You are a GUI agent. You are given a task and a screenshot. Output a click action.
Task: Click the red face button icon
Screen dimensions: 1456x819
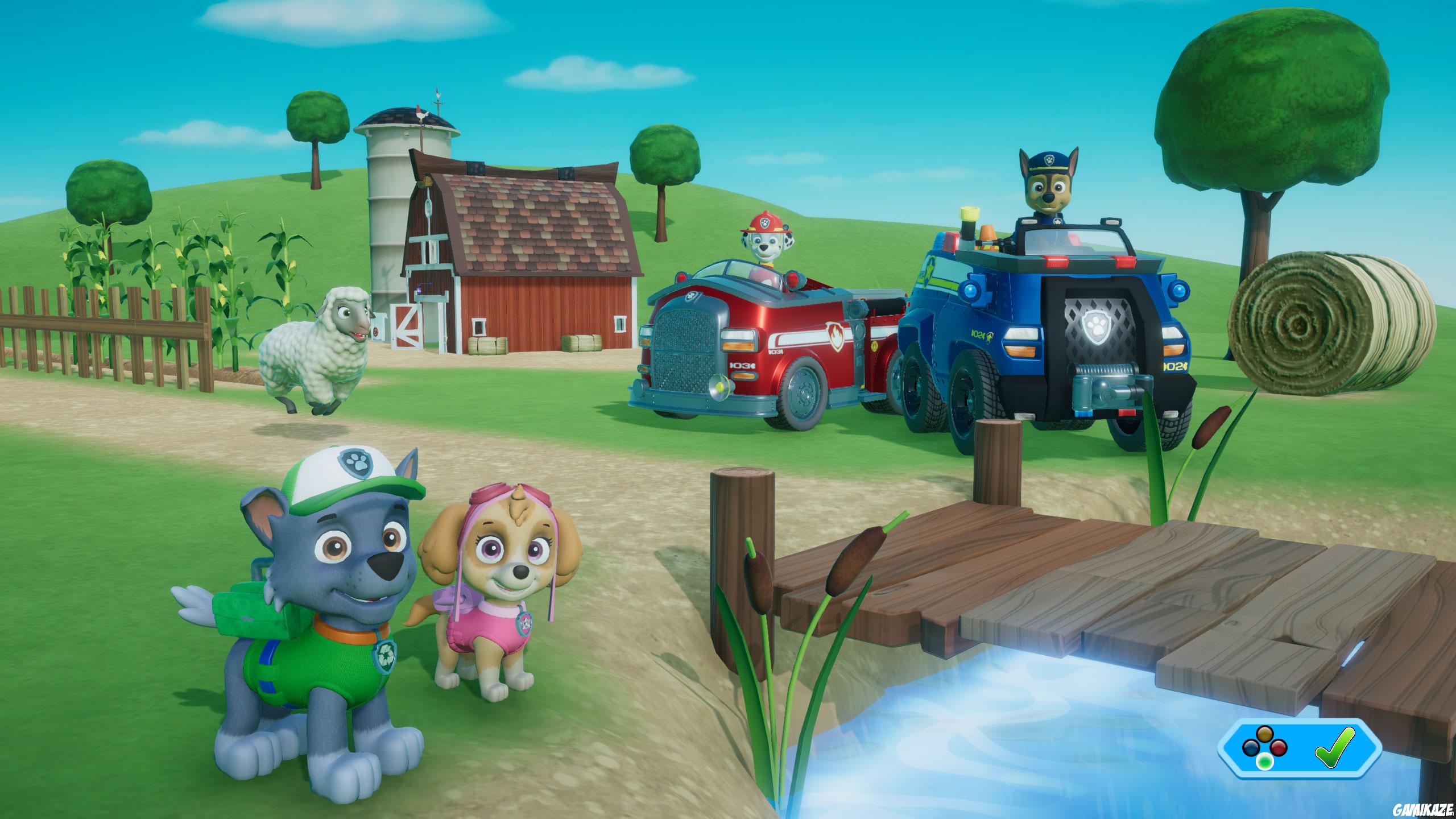click(x=1279, y=748)
